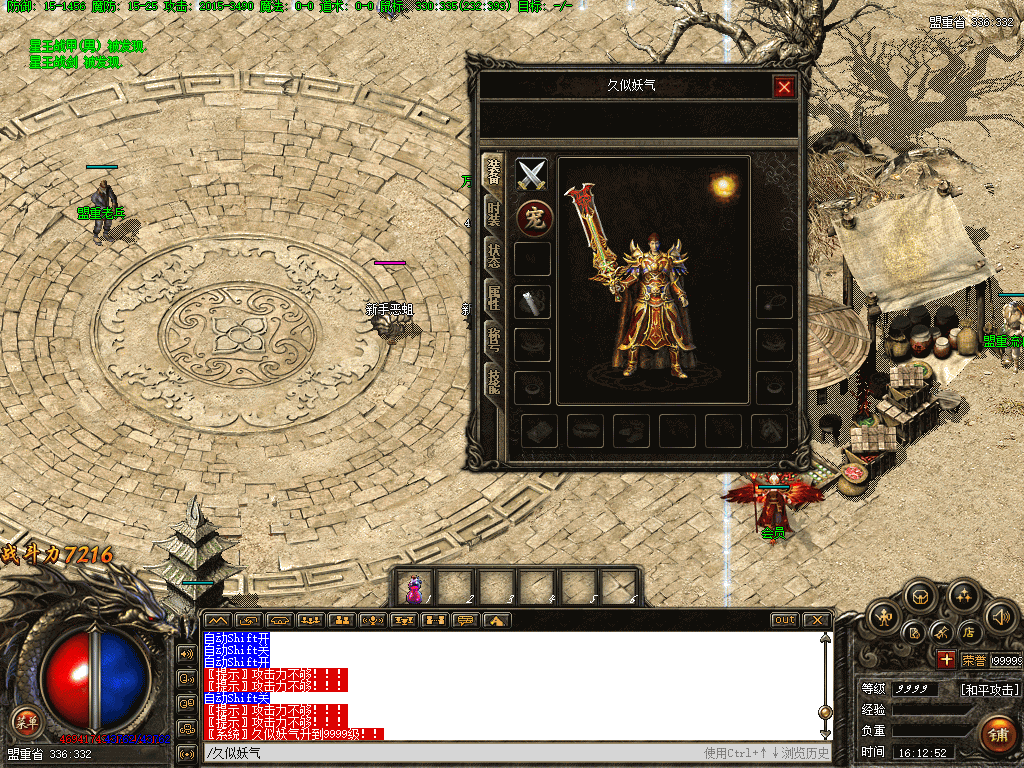1024x768 pixels.
Task: Open the character figure icon
Action: pos(885,618)
